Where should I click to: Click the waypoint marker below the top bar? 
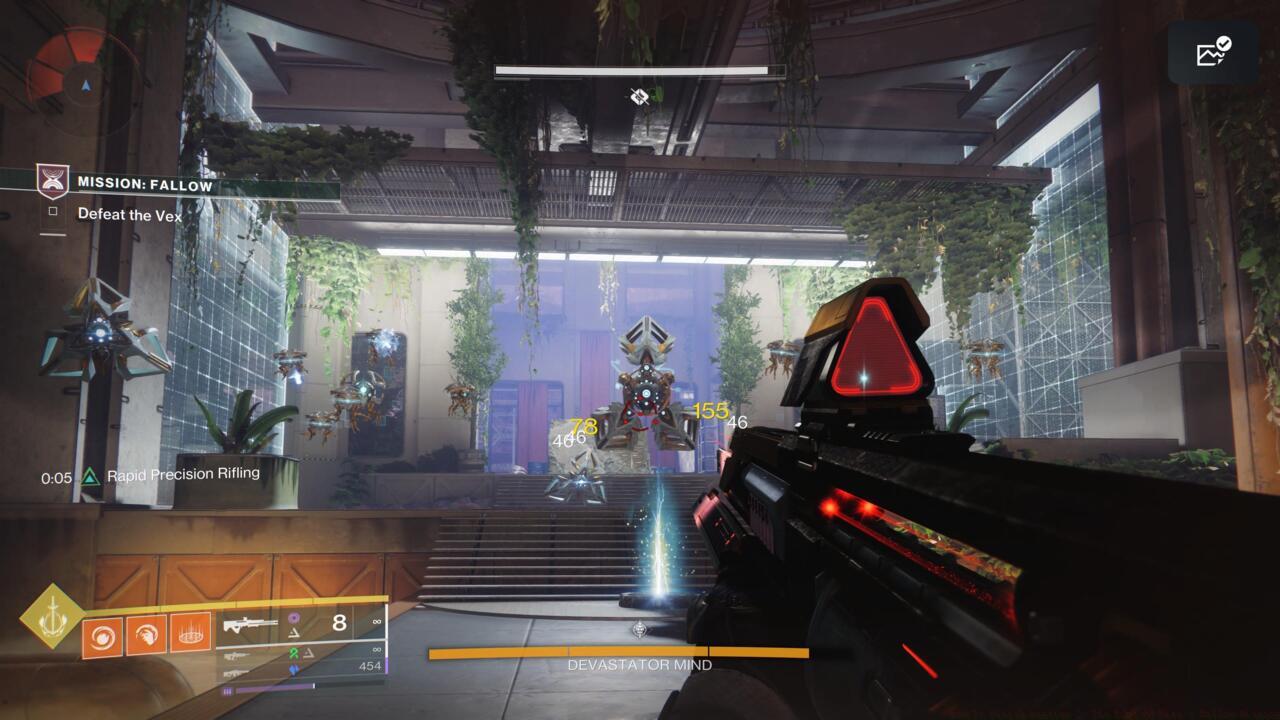pyautogui.click(x=640, y=96)
